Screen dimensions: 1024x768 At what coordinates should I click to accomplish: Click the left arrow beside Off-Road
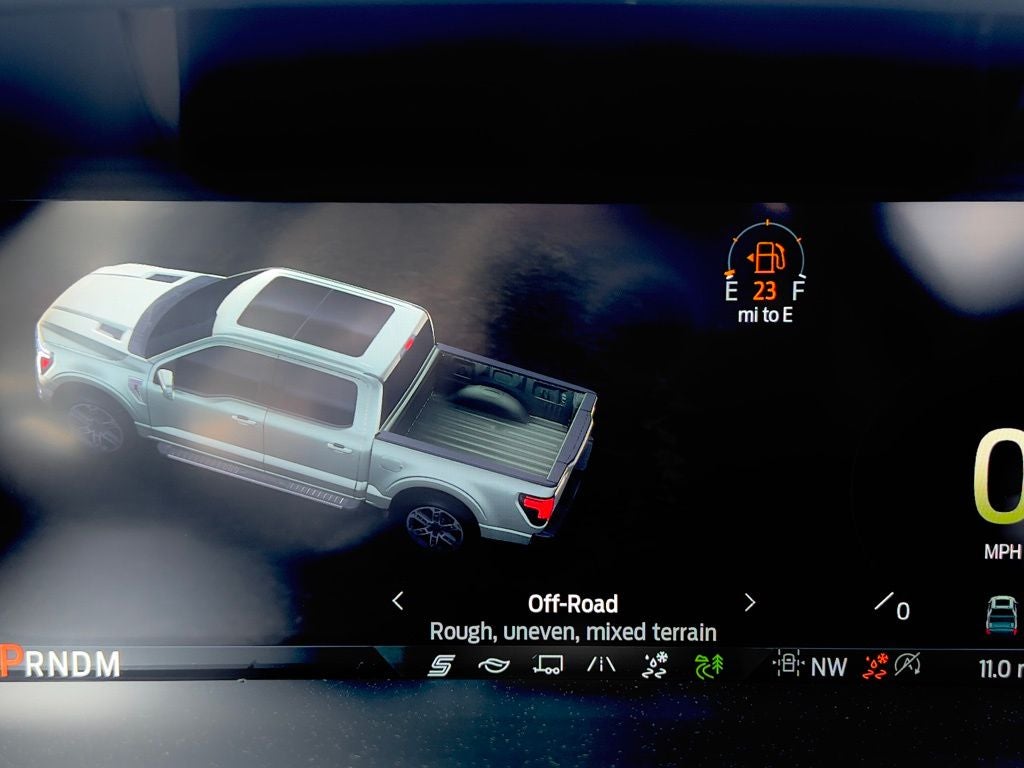pos(398,601)
